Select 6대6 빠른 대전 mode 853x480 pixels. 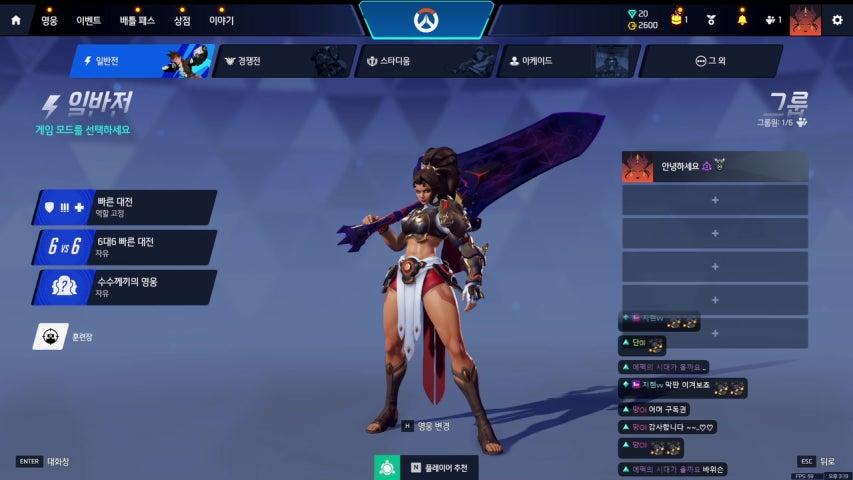tap(124, 247)
